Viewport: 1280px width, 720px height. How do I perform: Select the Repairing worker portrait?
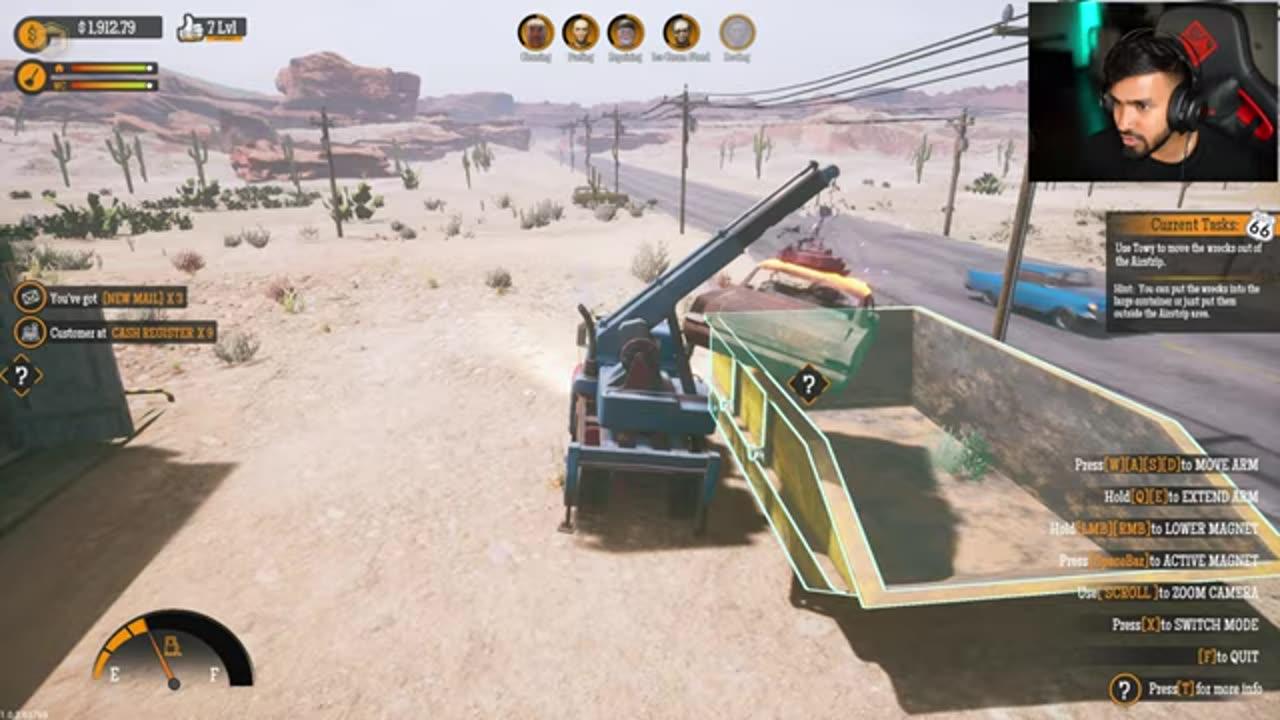626,34
